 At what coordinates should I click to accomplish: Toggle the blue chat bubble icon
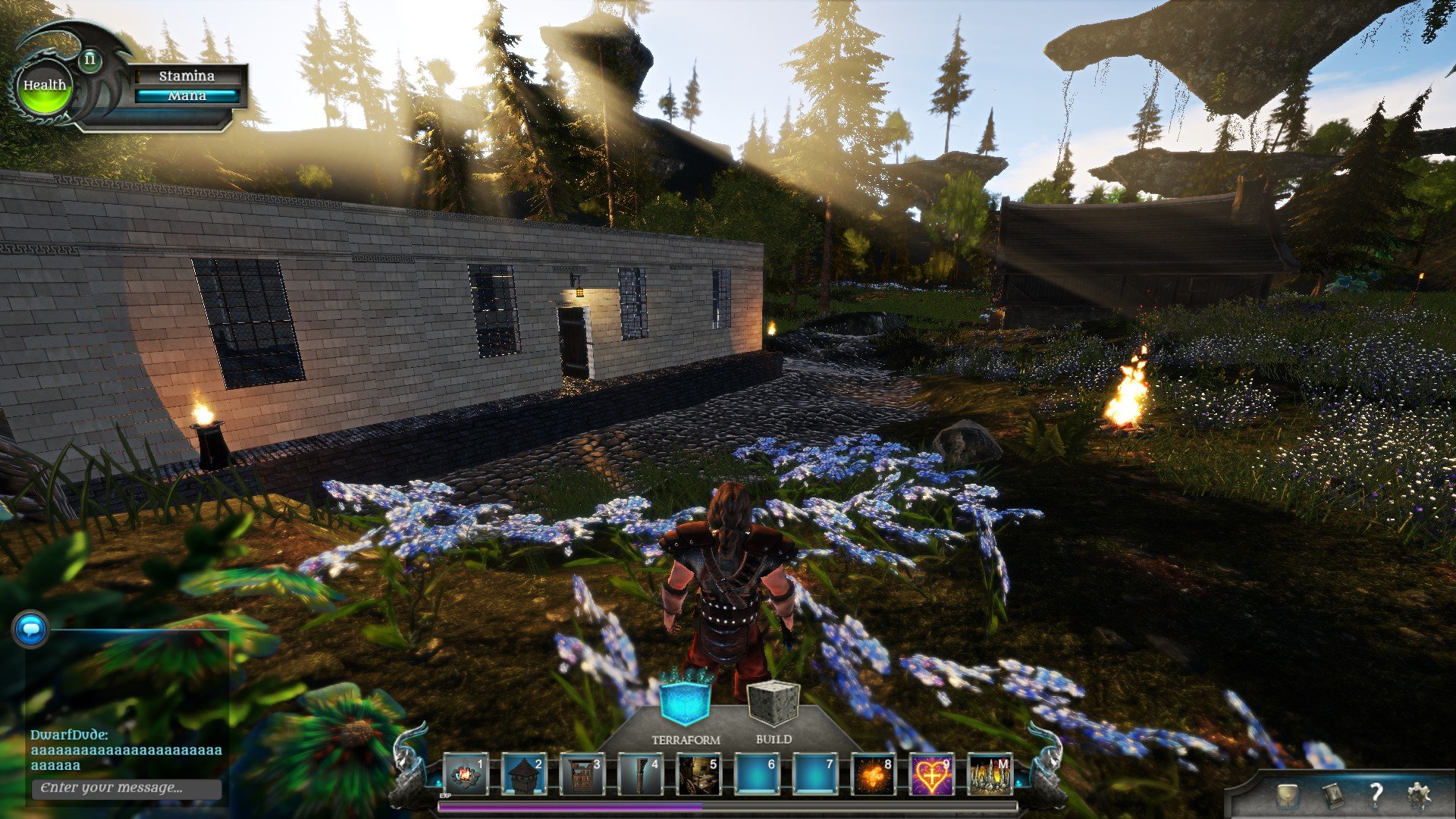pyautogui.click(x=31, y=629)
